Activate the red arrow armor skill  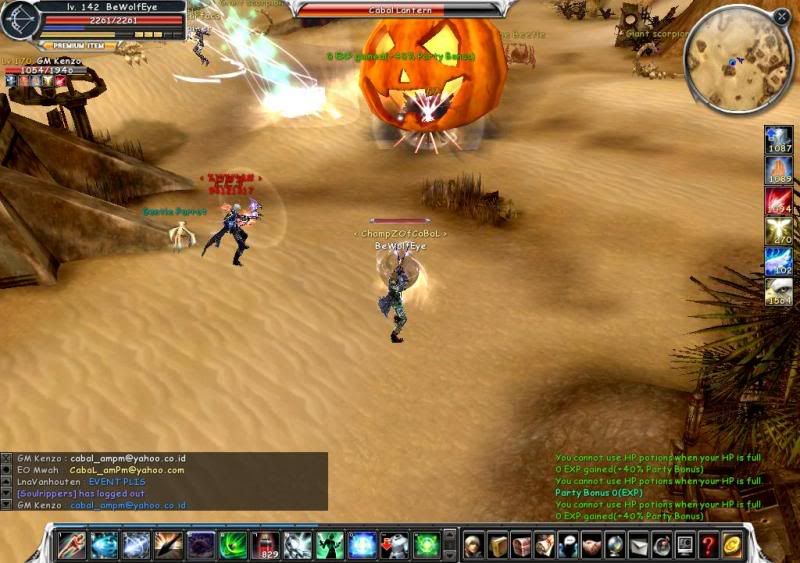coord(394,545)
